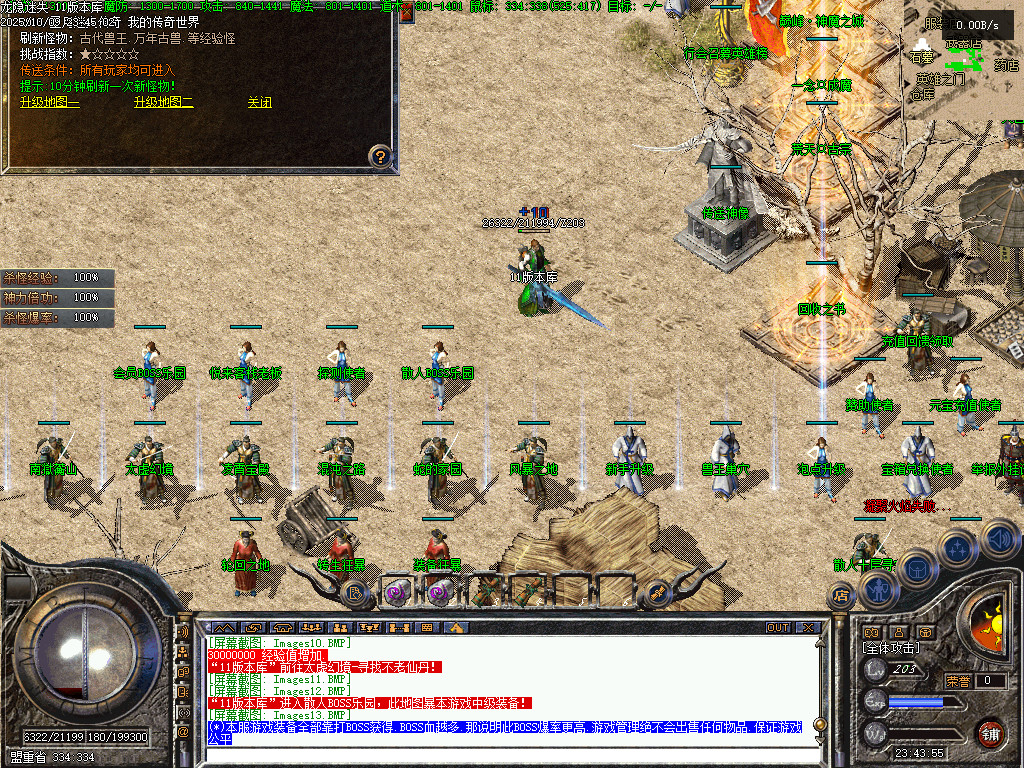Close the chat panel with X button
Viewport: 1024px width, 768px height.
(807, 627)
